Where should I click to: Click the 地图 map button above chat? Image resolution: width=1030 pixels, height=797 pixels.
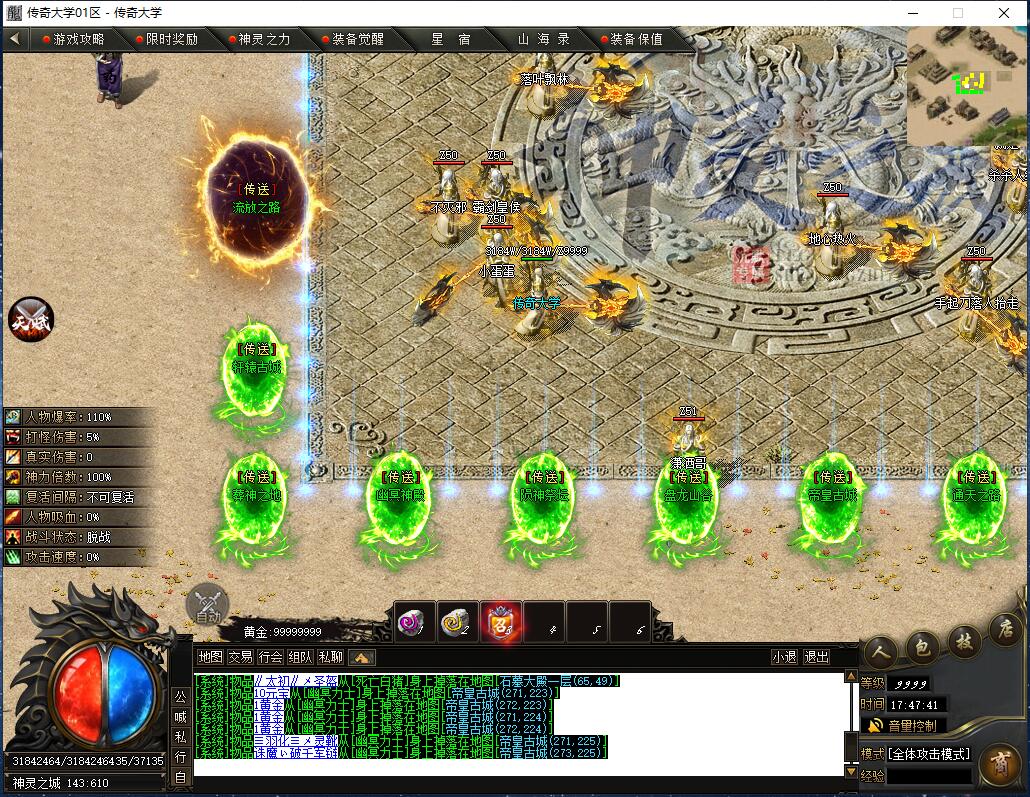pos(210,657)
